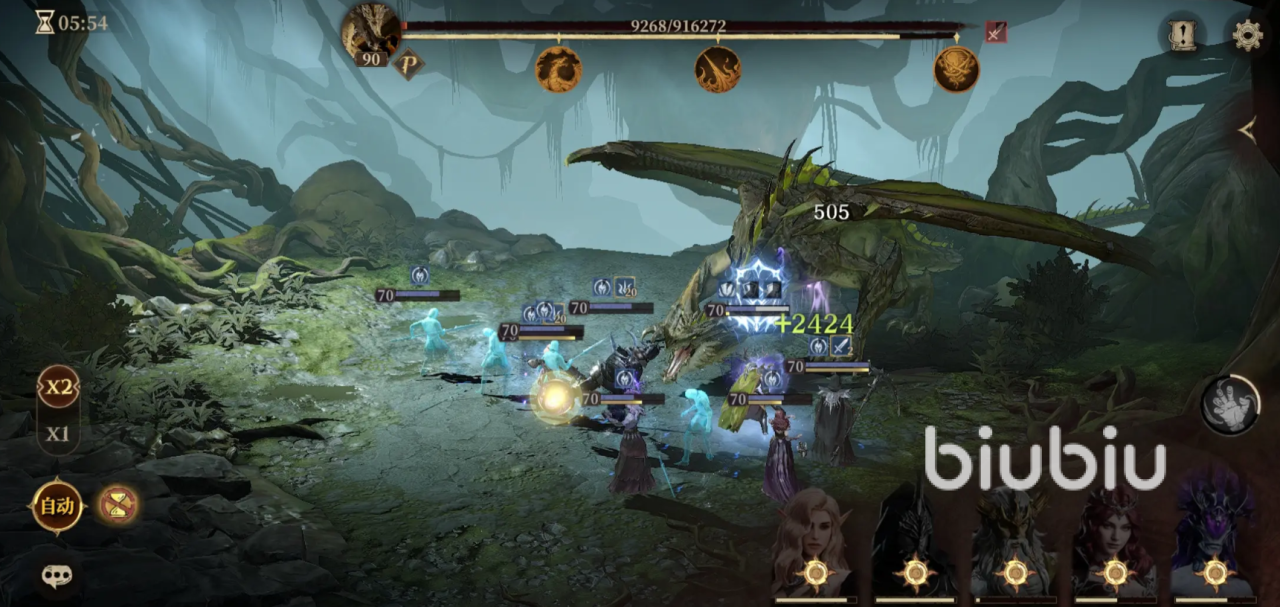Open the chat speech bubble
Image resolution: width=1280 pixels, height=607 pixels.
tap(57, 576)
